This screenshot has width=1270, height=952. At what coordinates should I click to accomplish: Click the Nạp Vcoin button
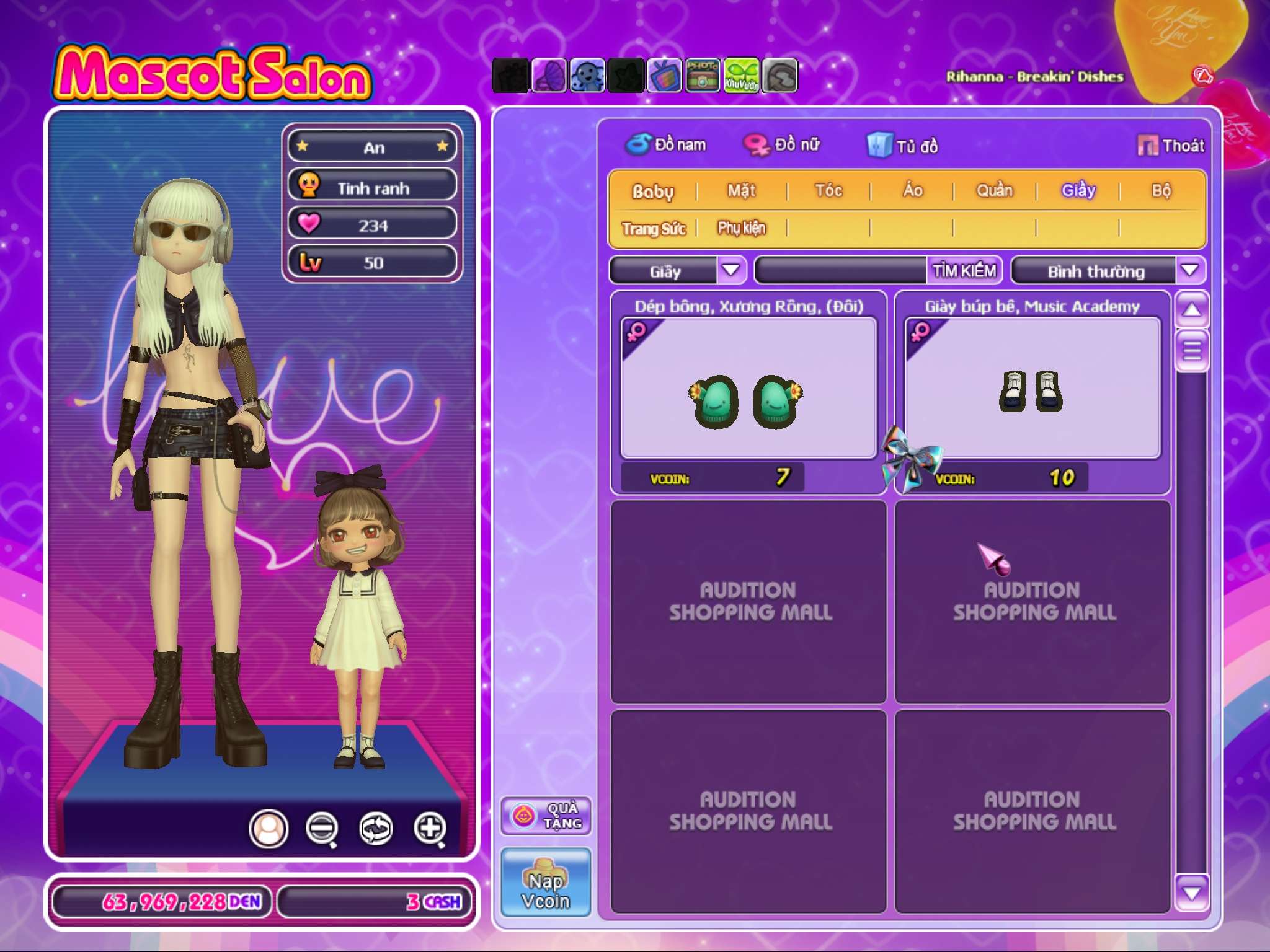tap(546, 883)
